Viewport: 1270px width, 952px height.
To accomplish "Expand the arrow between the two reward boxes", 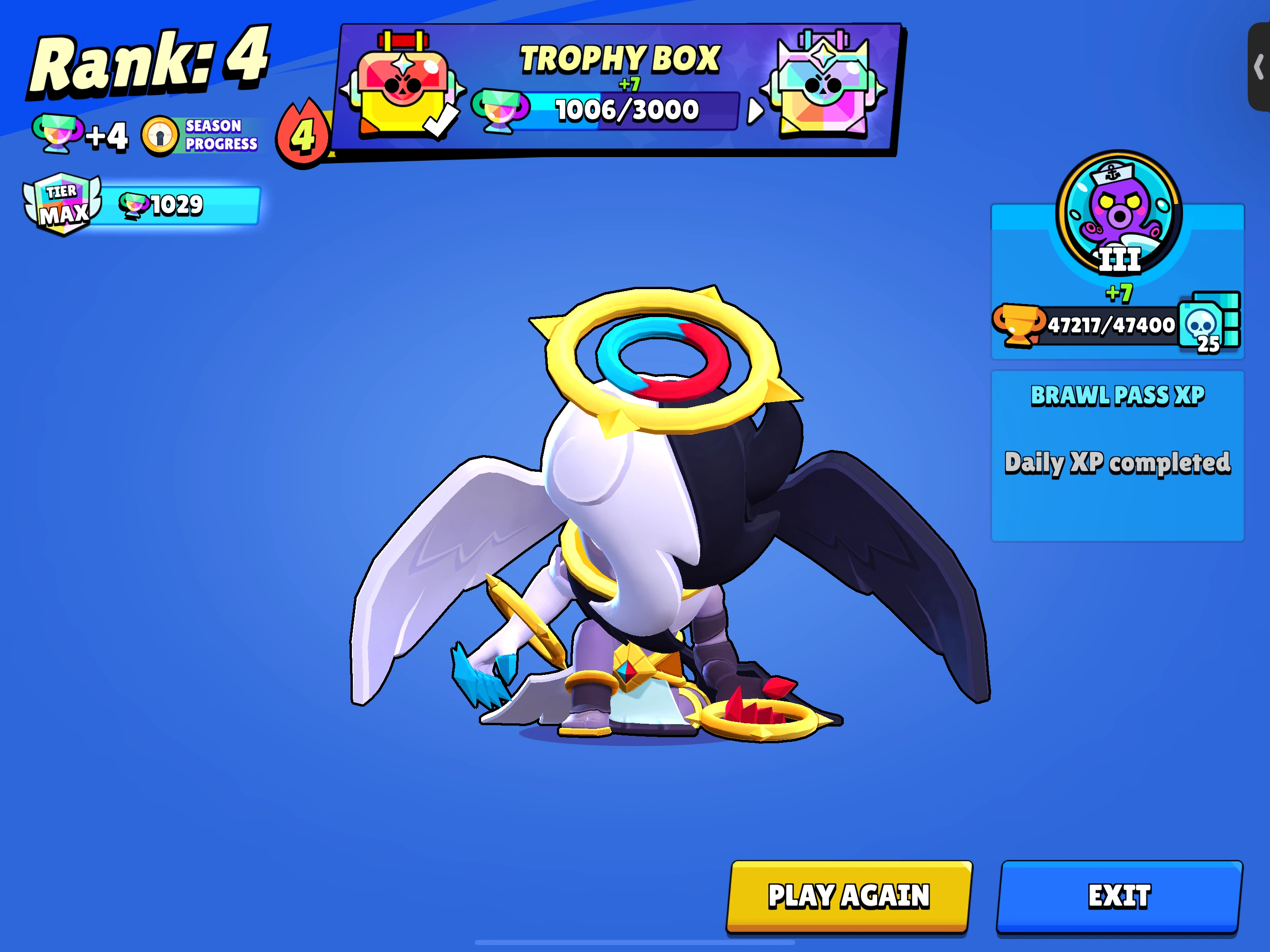I will tap(754, 110).
